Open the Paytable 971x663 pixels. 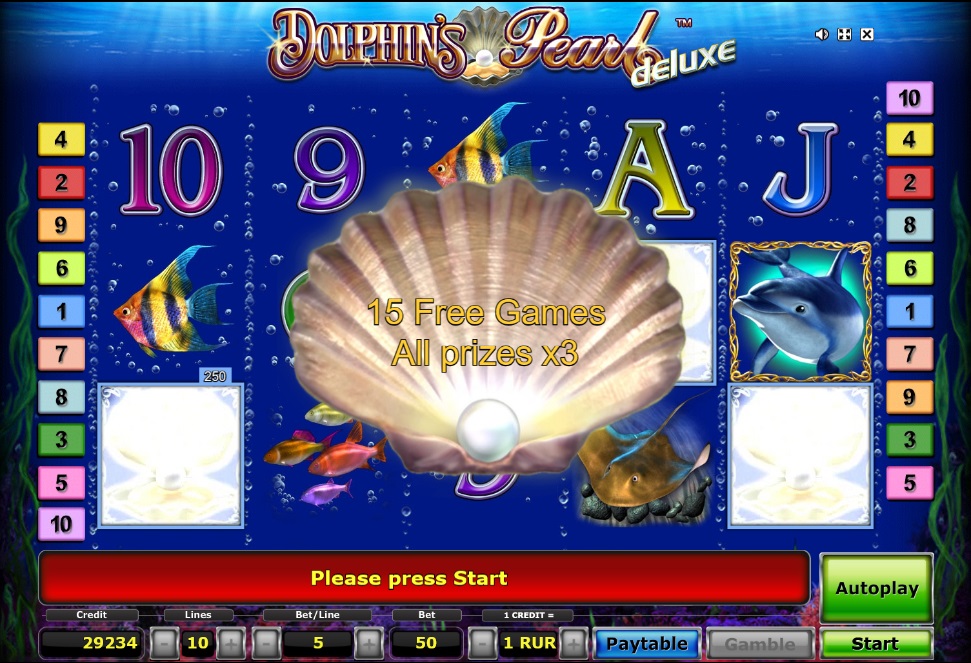(646, 643)
